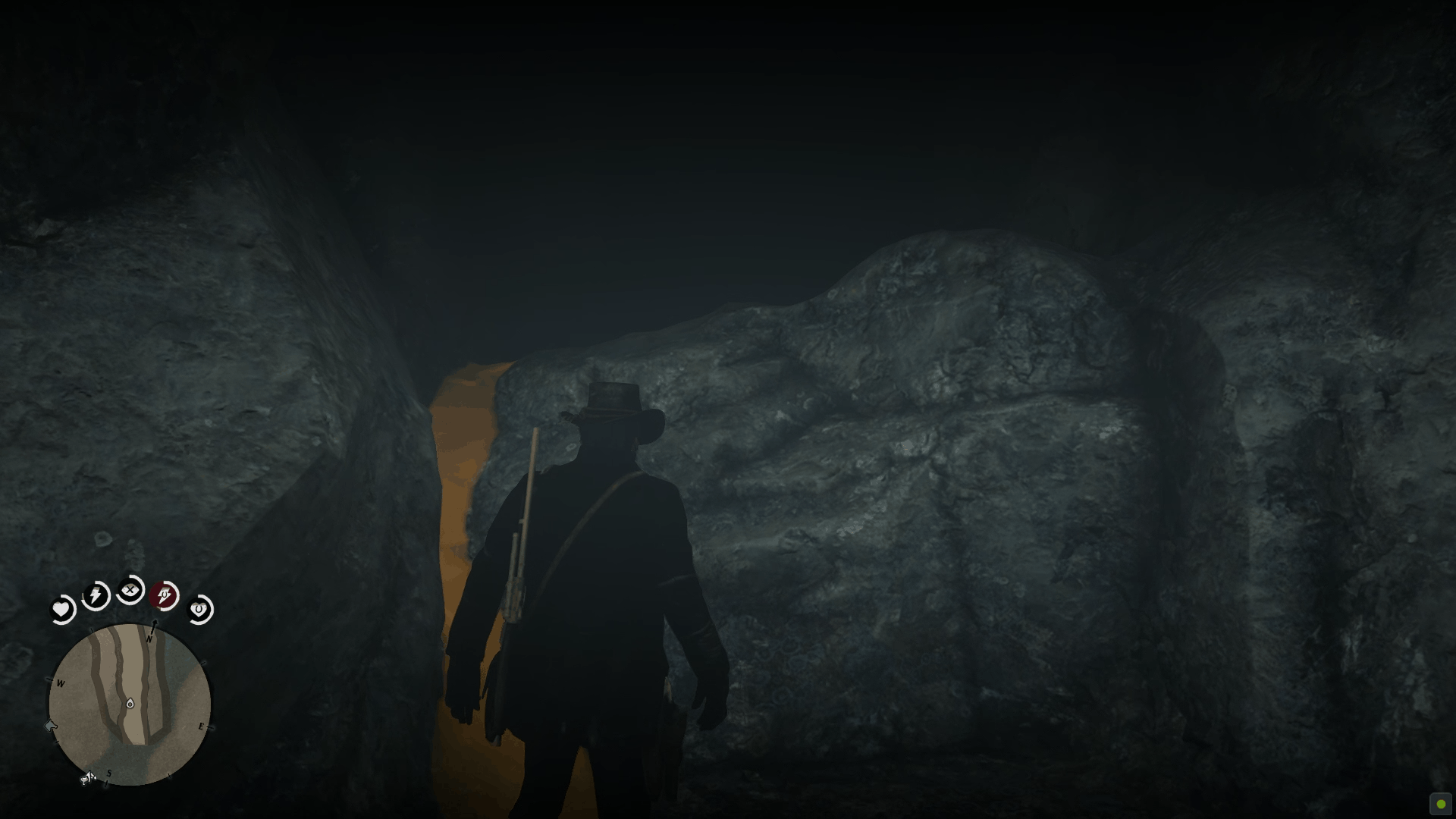This screenshot has width=1456, height=819.
Task: Click the horse marker on minimap edge
Action: [52, 726]
